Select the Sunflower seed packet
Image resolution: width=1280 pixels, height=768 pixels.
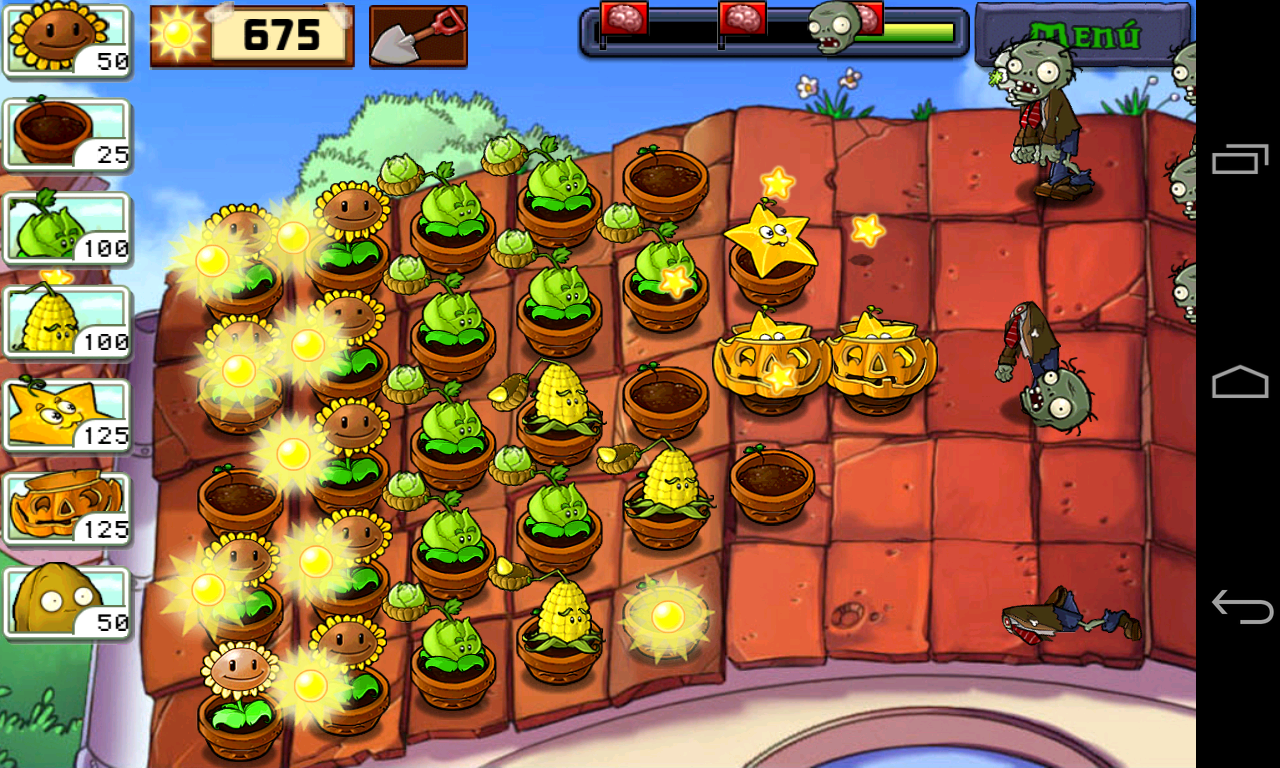[64, 40]
